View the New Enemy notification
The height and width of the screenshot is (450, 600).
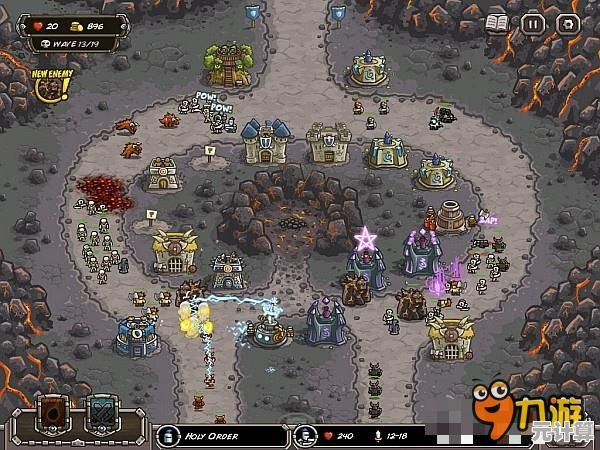(47, 85)
